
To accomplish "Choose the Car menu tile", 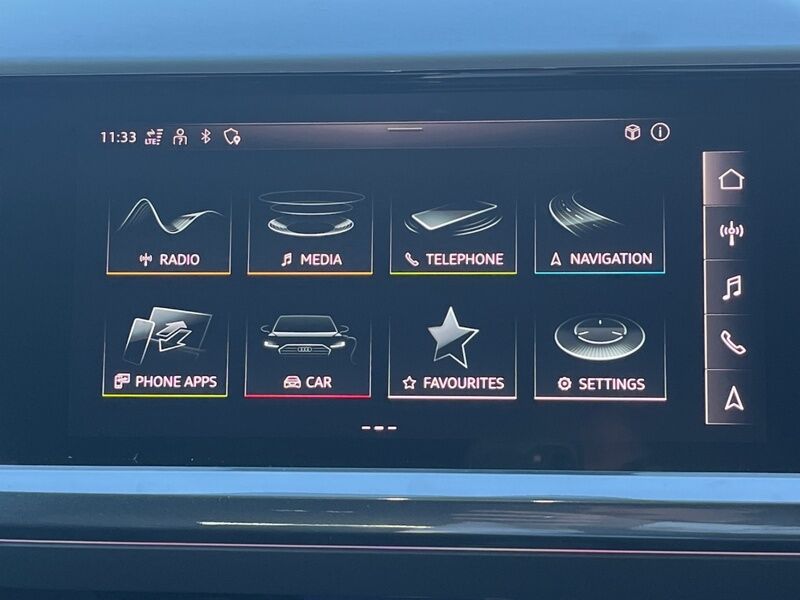I will [x=307, y=357].
